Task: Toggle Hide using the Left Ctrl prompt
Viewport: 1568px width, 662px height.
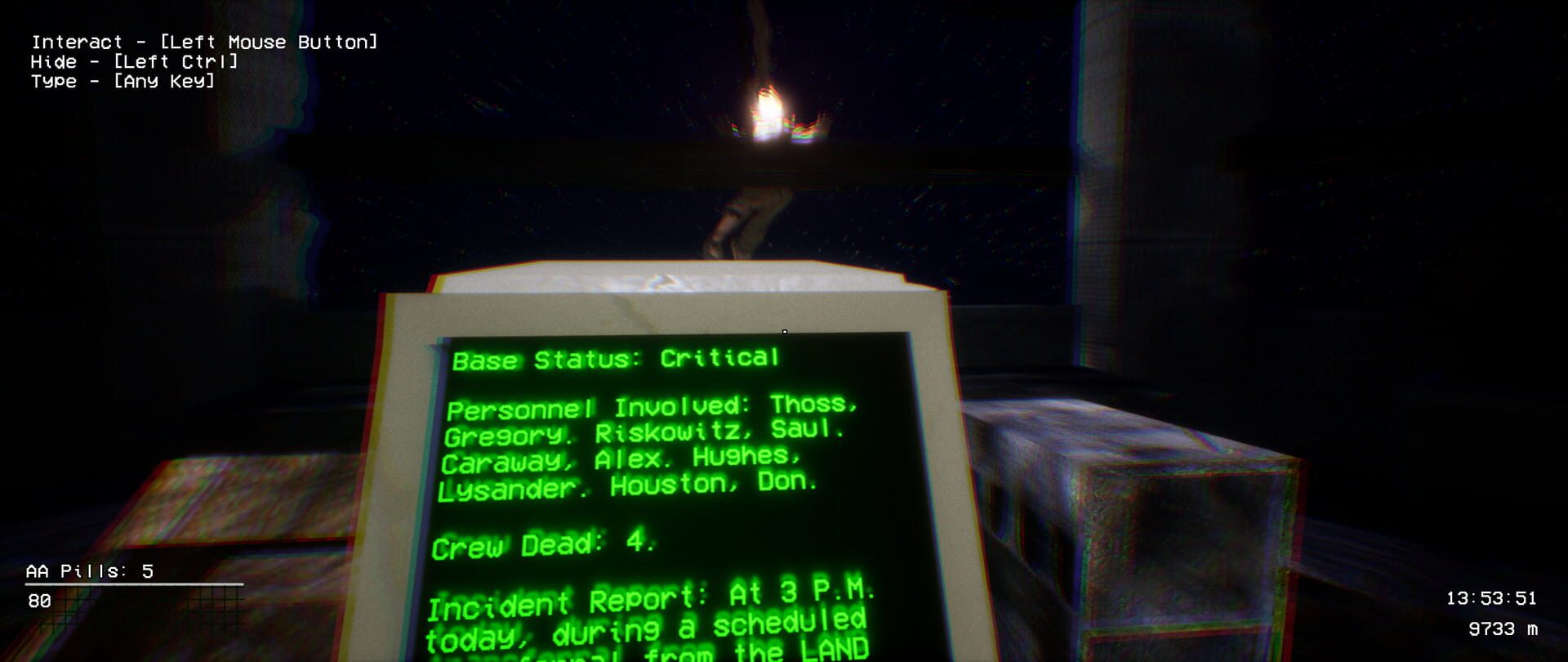Action: tap(135, 61)
